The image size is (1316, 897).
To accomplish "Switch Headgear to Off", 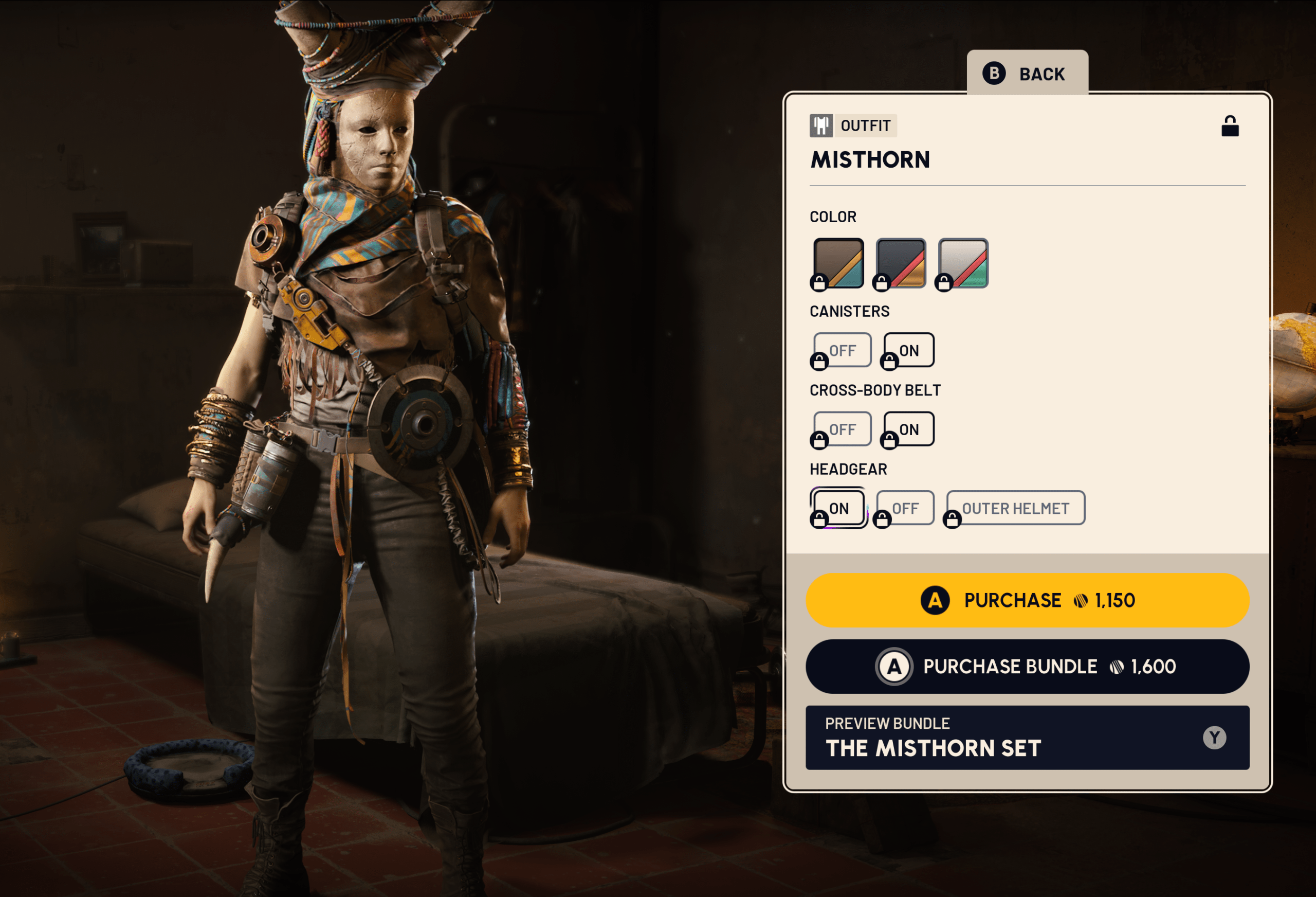I will pos(905,508).
